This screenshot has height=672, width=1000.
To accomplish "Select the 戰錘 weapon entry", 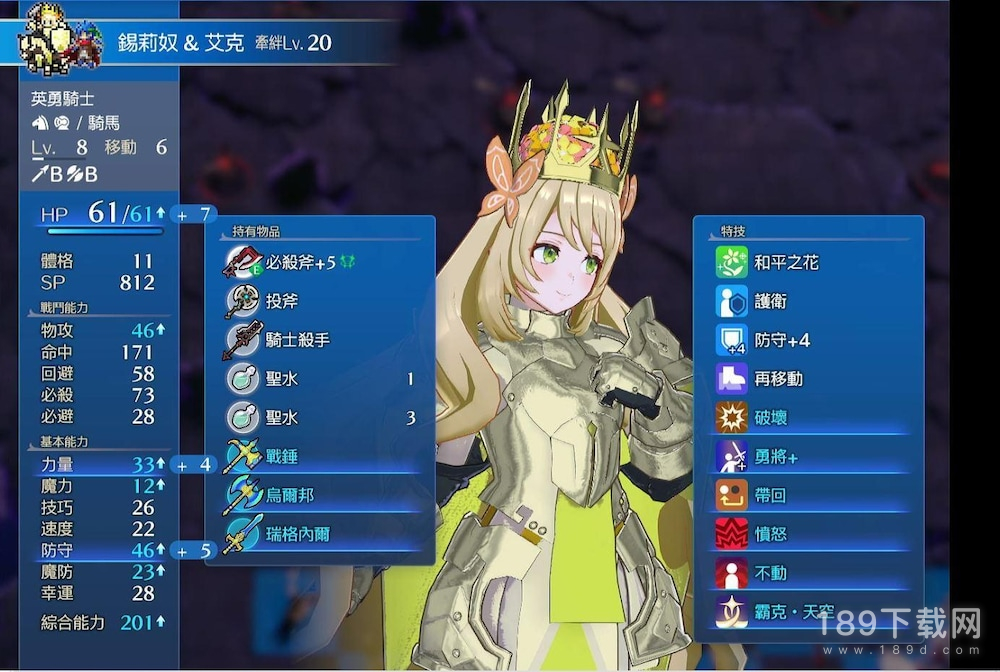I will click(x=281, y=457).
